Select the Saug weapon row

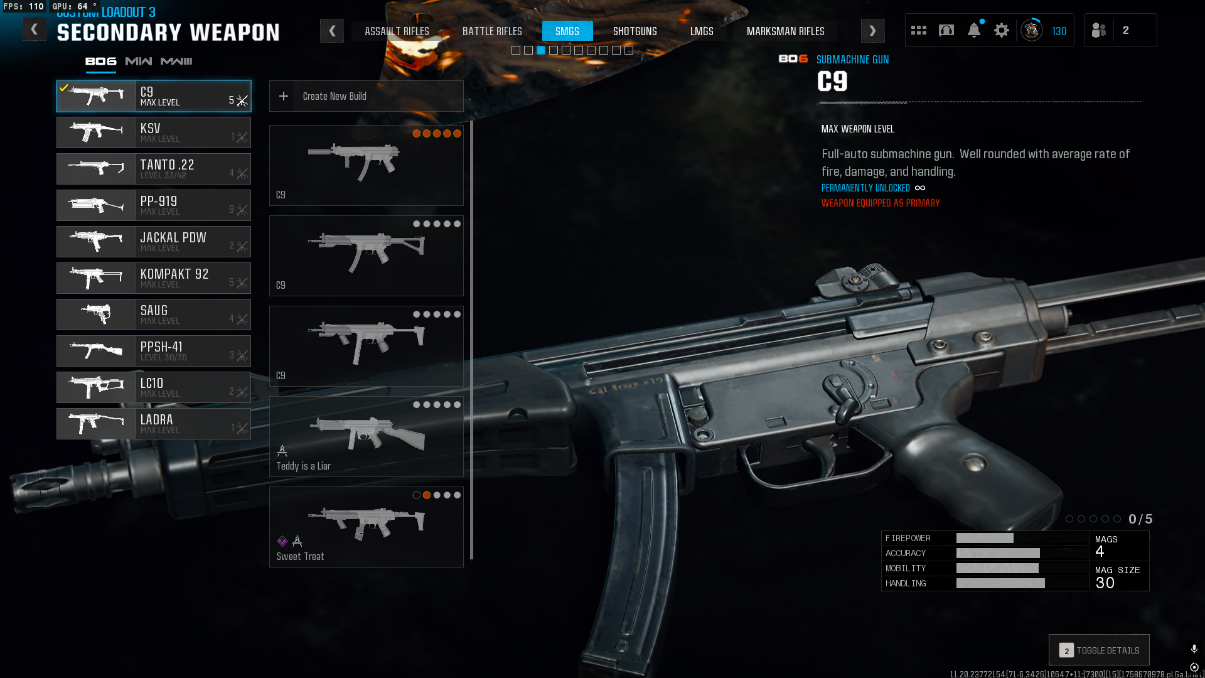153,314
